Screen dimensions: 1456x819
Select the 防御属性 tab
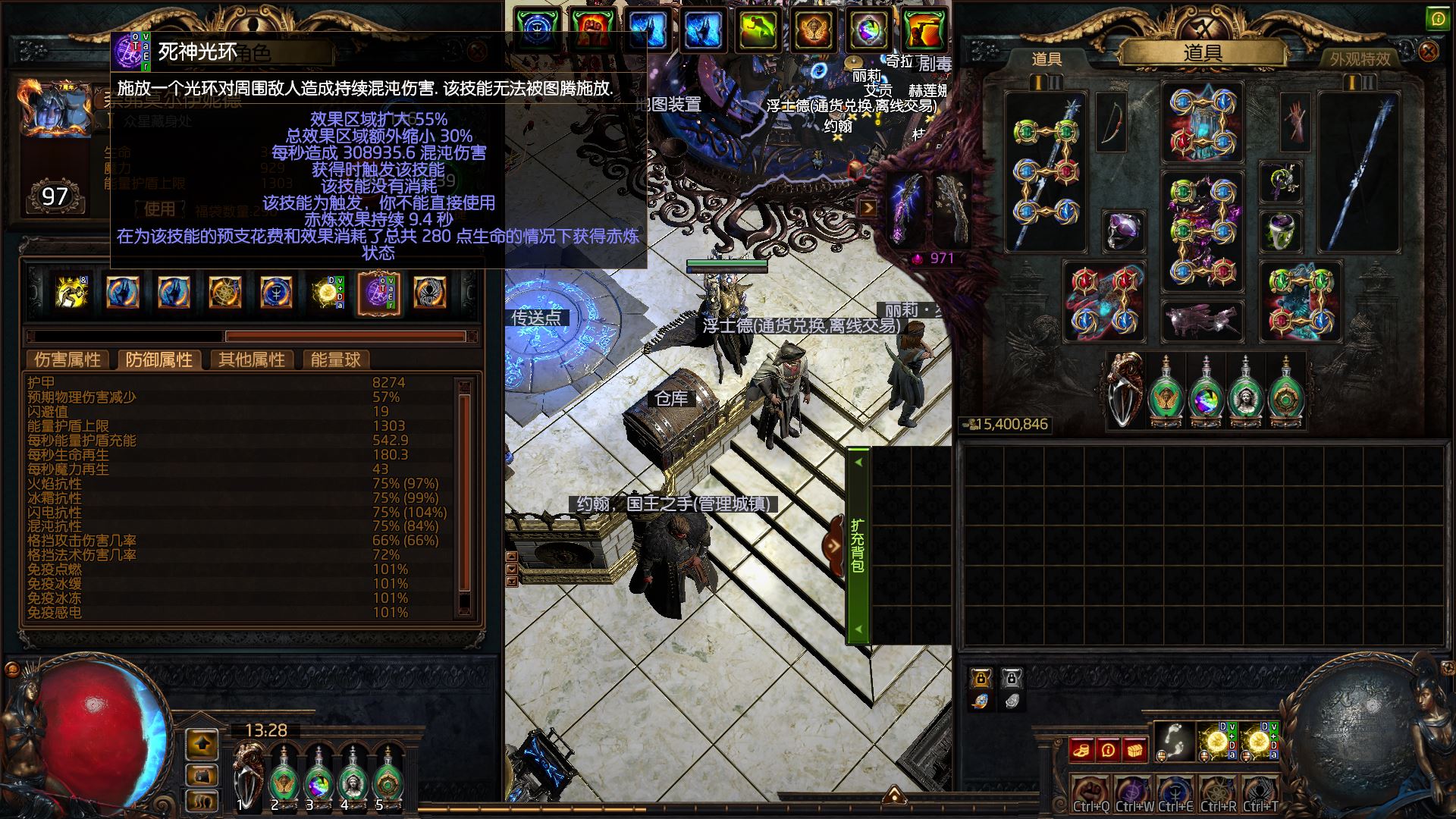[158, 359]
